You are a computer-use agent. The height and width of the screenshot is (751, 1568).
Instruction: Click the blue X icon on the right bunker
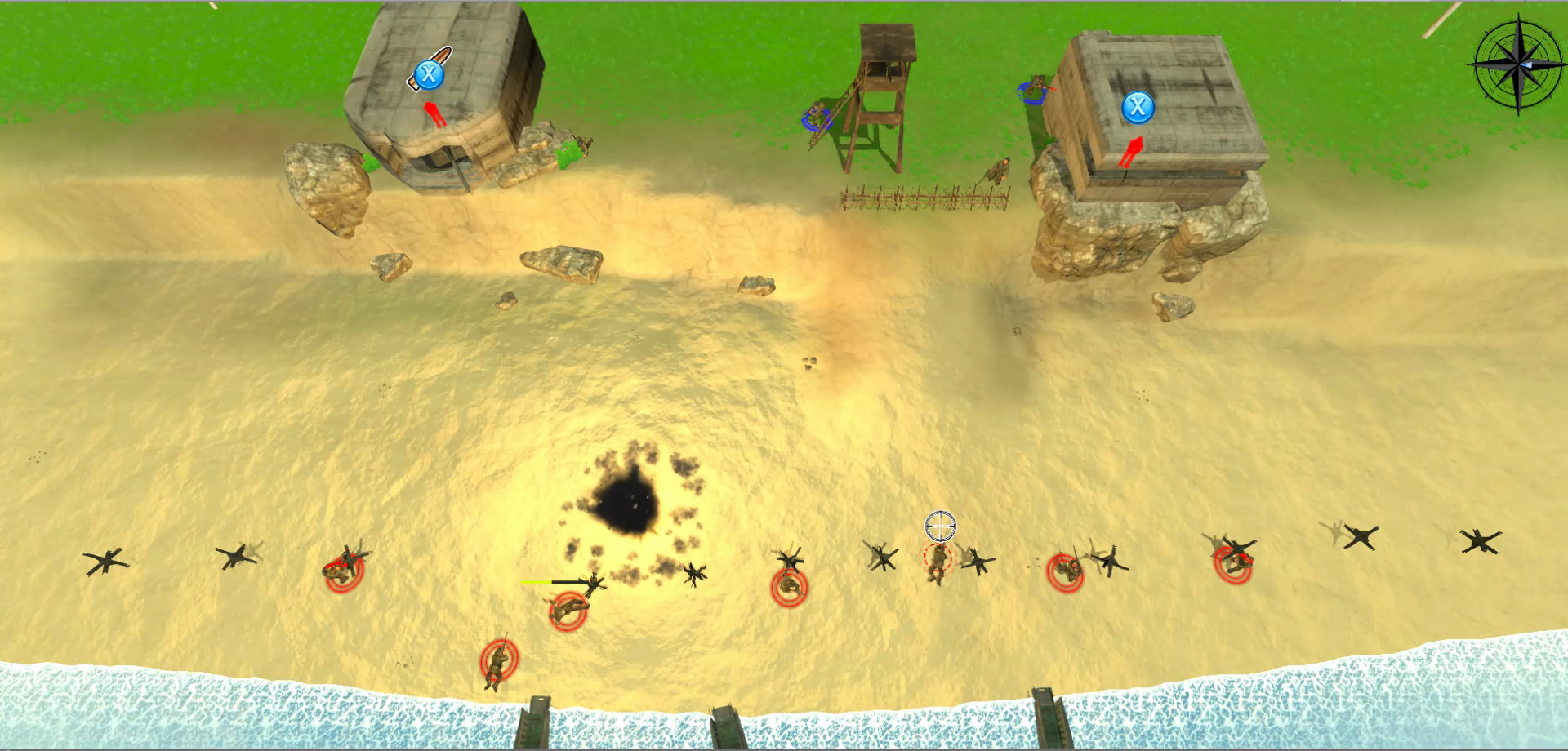click(1137, 107)
